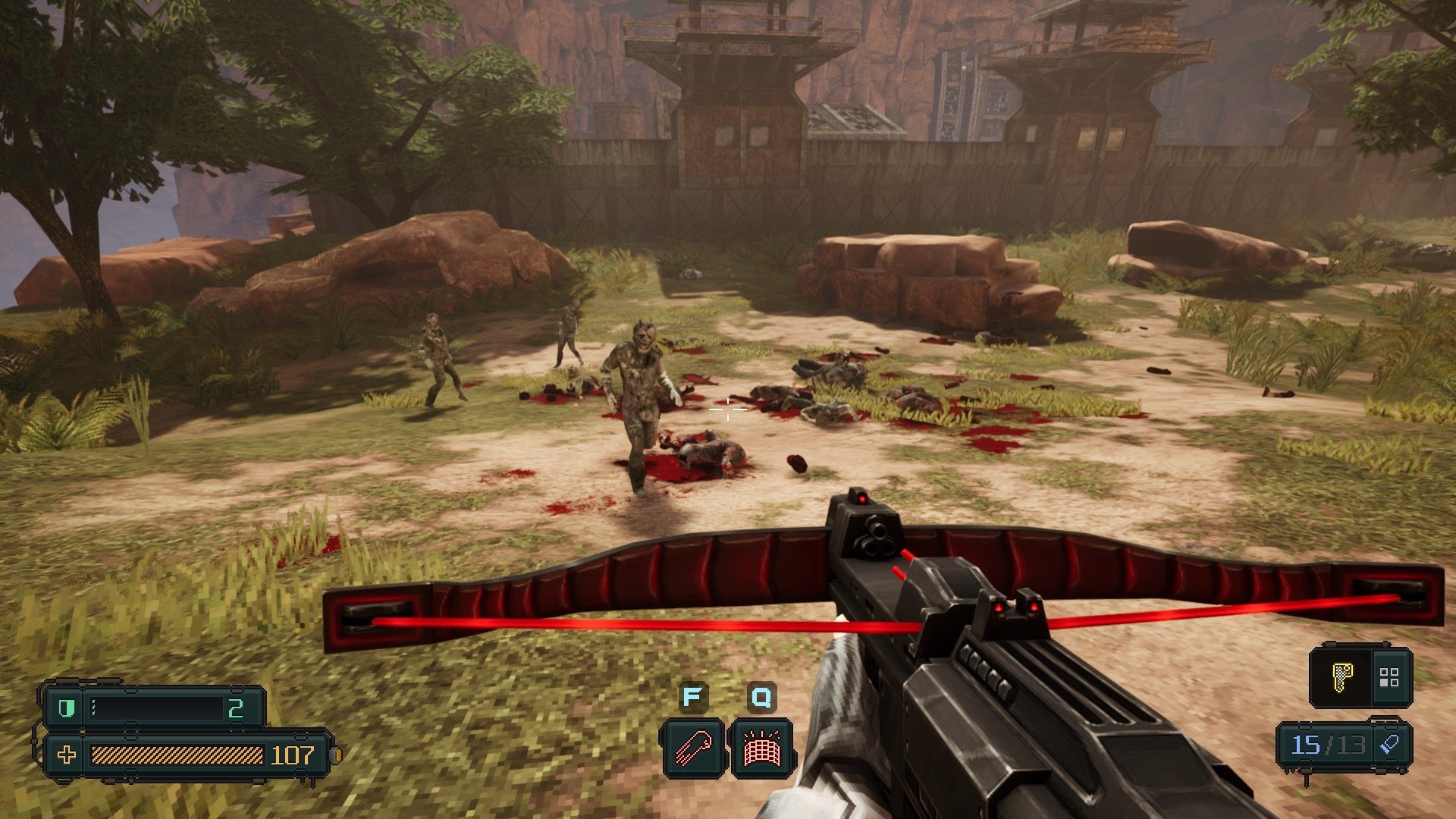Use the net trap ability icon

click(761, 748)
